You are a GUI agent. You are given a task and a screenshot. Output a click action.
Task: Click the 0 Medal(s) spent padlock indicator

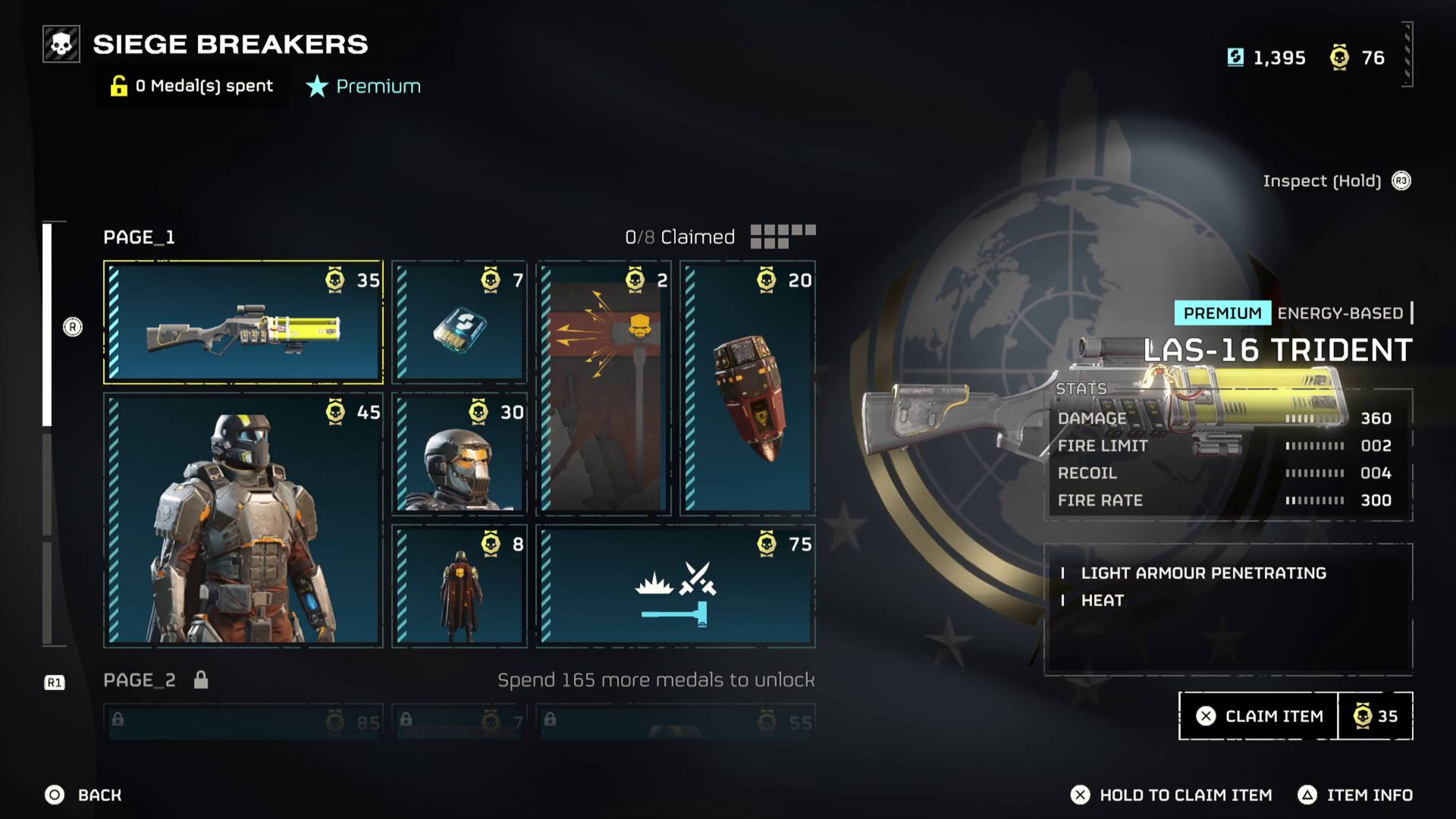pyautogui.click(x=191, y=86)
